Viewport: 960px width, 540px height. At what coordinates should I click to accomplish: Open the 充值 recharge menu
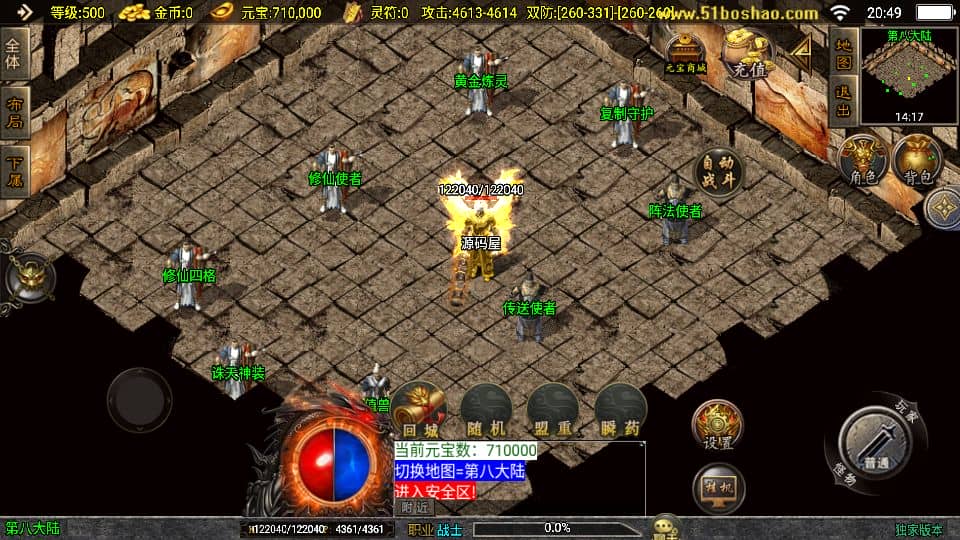tap(749, 54)
